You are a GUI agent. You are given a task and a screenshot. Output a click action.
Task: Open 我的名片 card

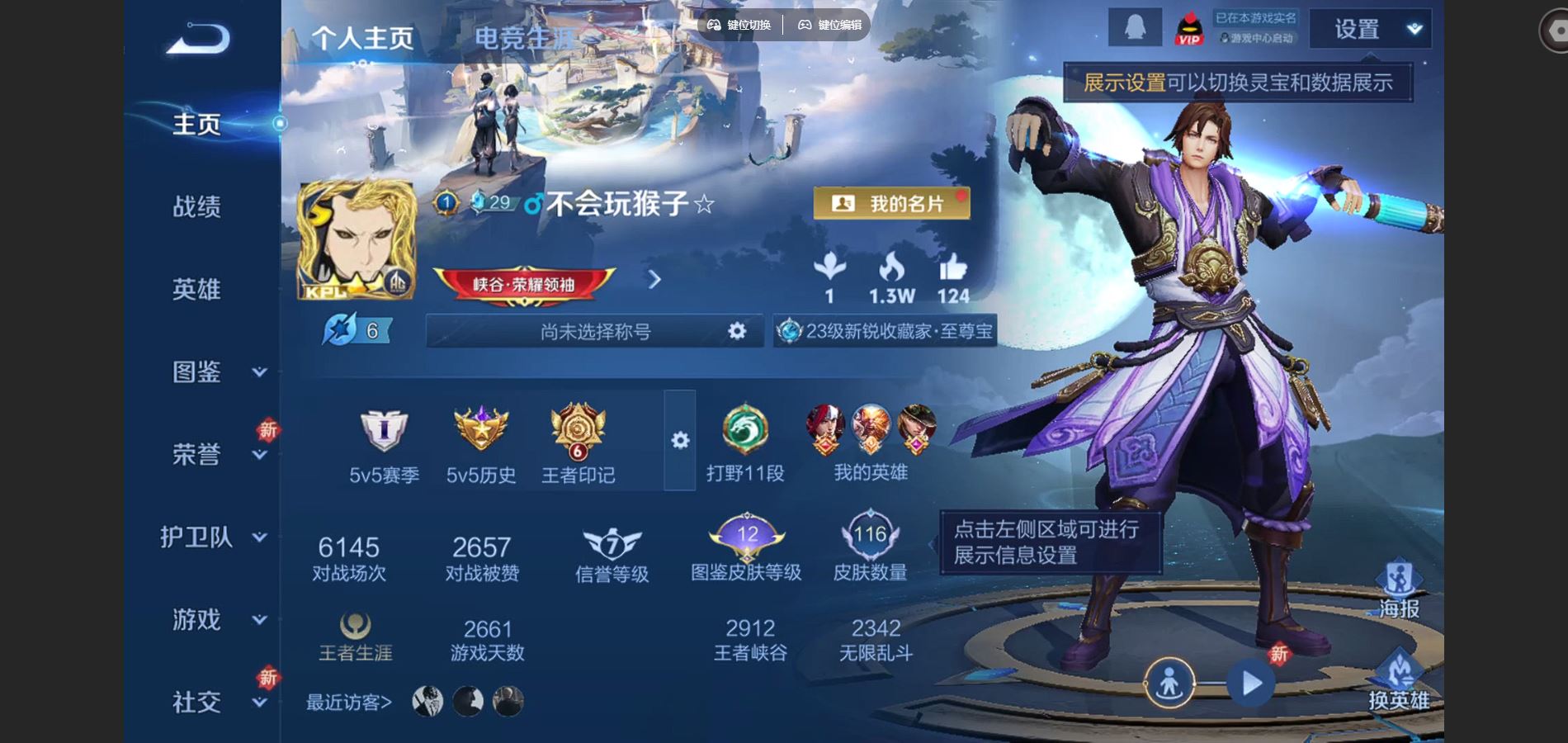click(x=891, y=203)
